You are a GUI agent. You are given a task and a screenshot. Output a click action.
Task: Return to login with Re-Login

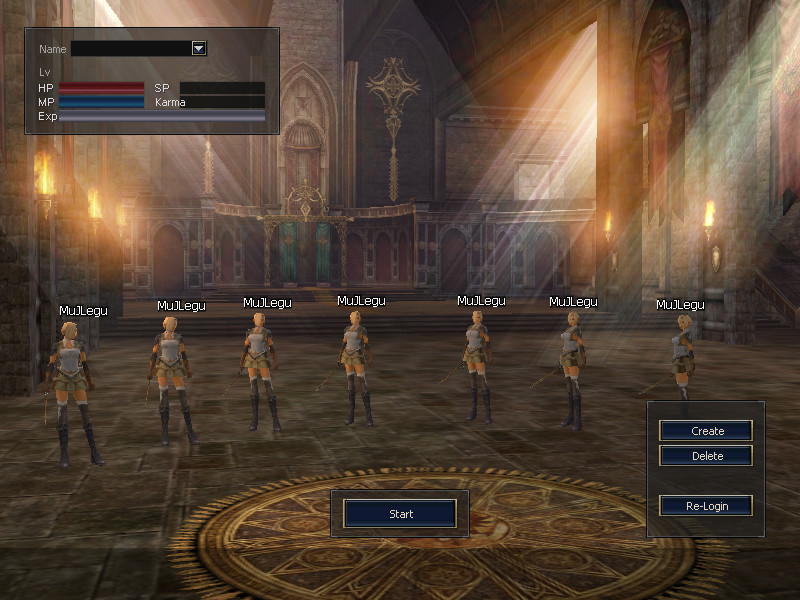[706, 506]
